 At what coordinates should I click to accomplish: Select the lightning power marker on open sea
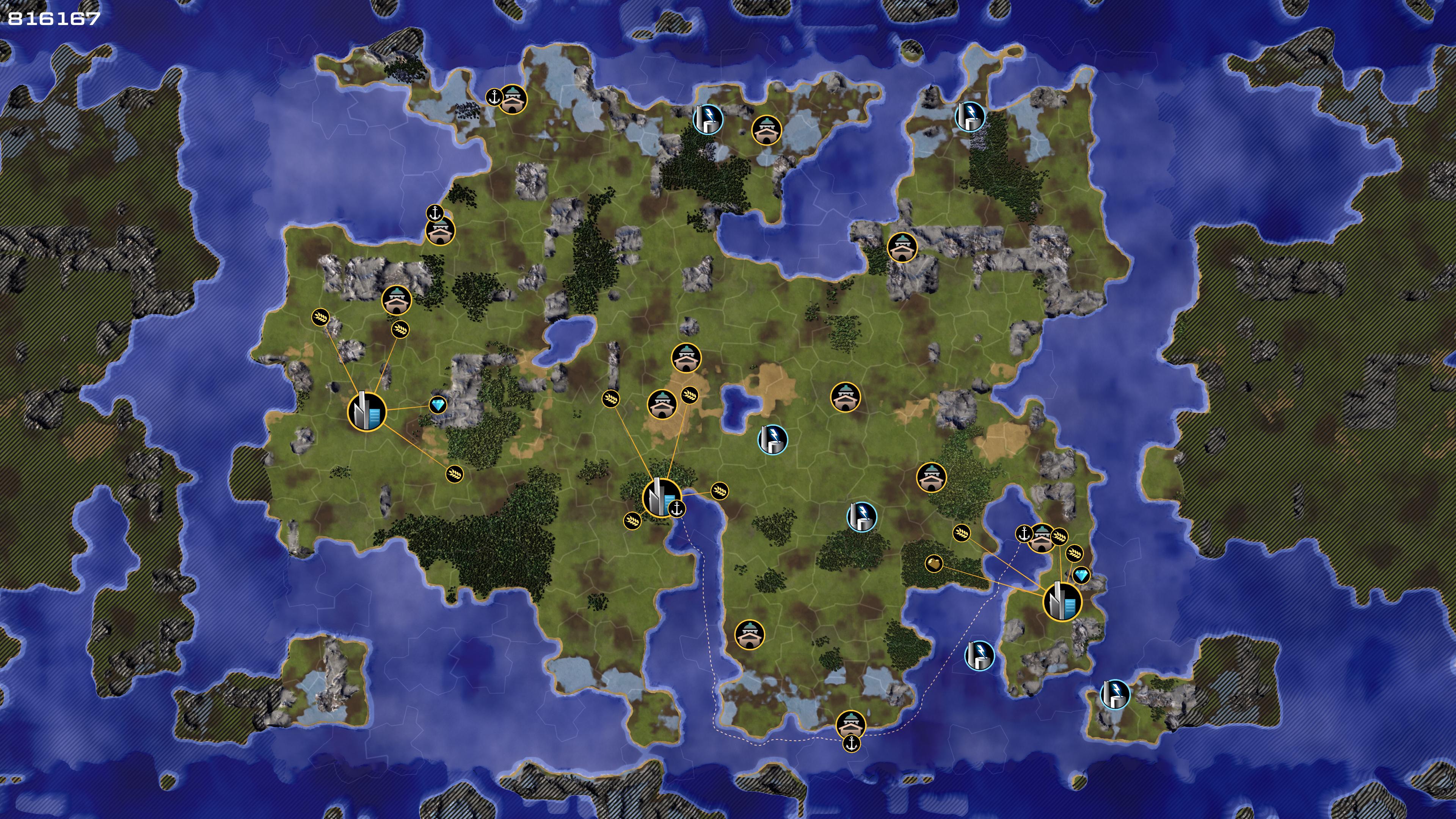(x=979, y=656)
